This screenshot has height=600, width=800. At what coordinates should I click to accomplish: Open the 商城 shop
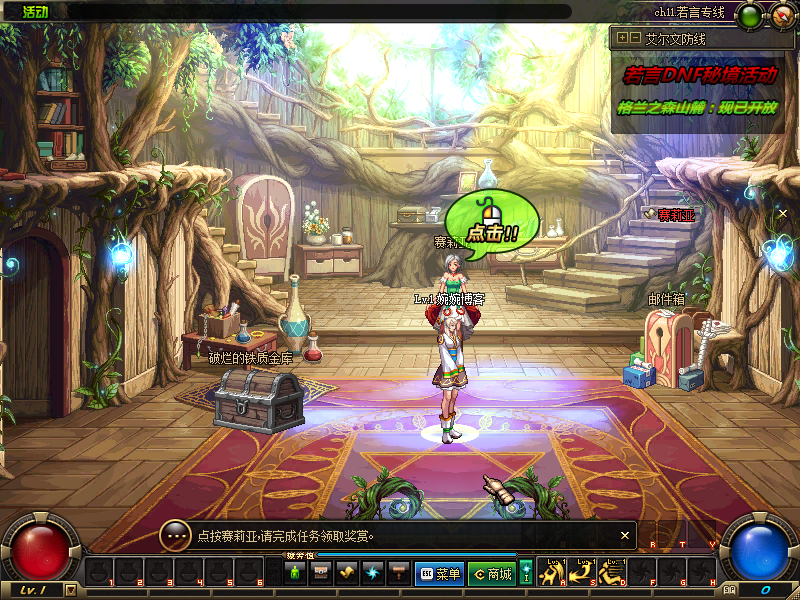pos(492,573)
